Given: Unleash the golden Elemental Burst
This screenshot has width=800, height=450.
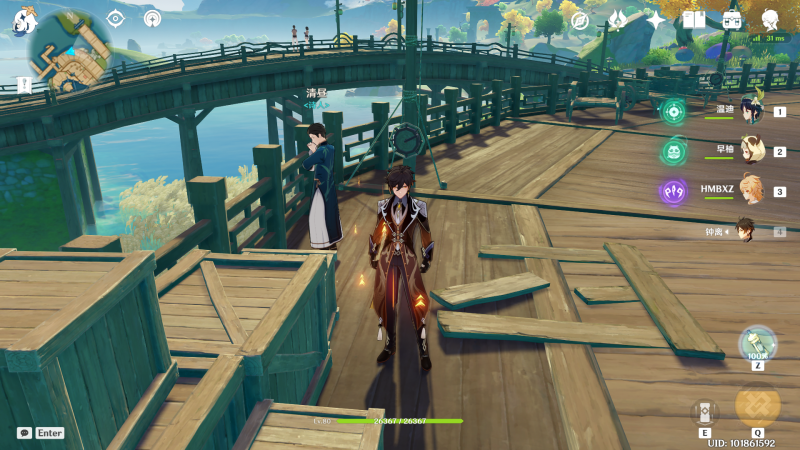Looking at the screenshot, I should click(757, 405).
